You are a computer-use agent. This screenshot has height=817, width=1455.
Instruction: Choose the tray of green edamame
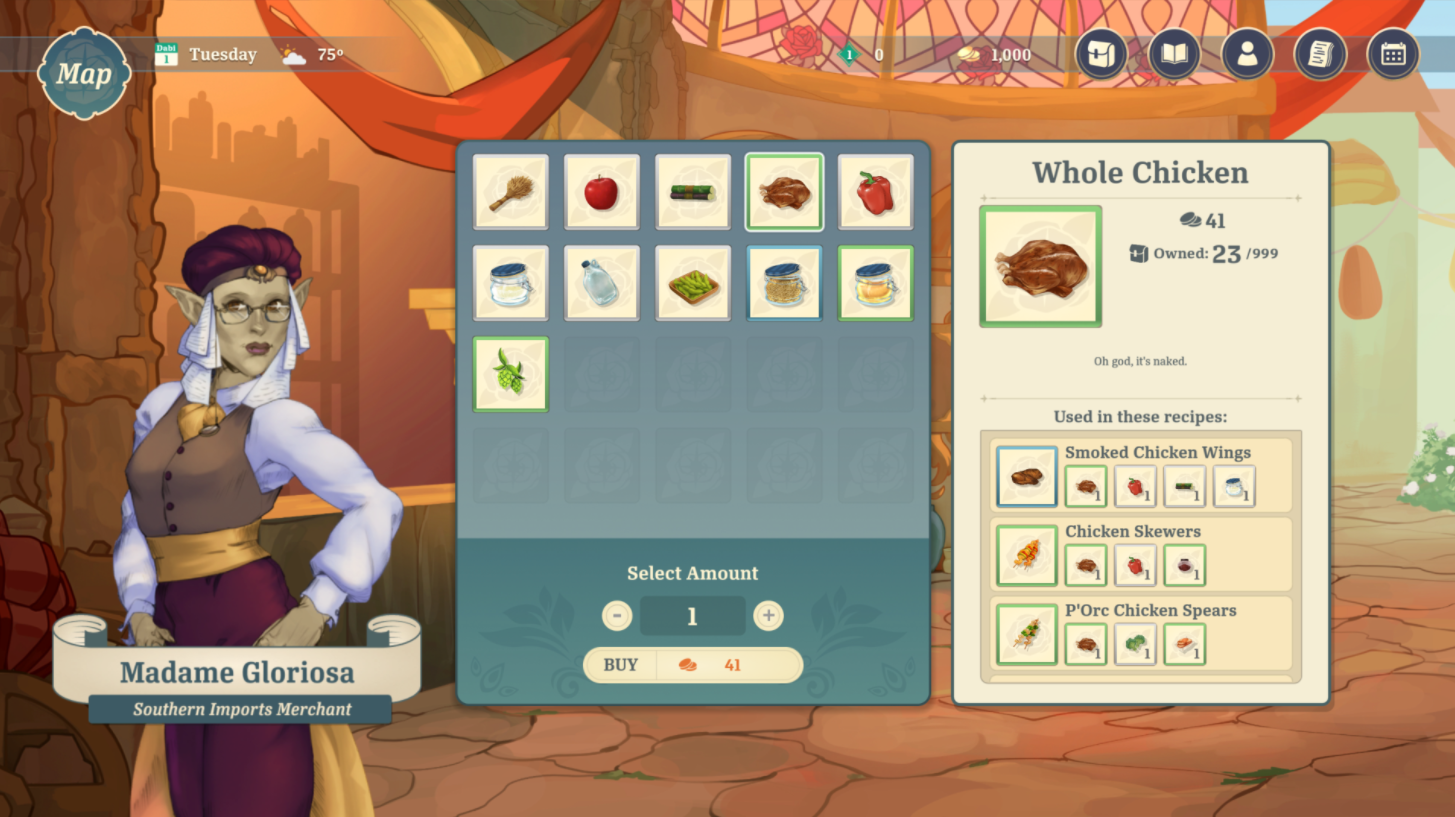click(x=693, y=283)
